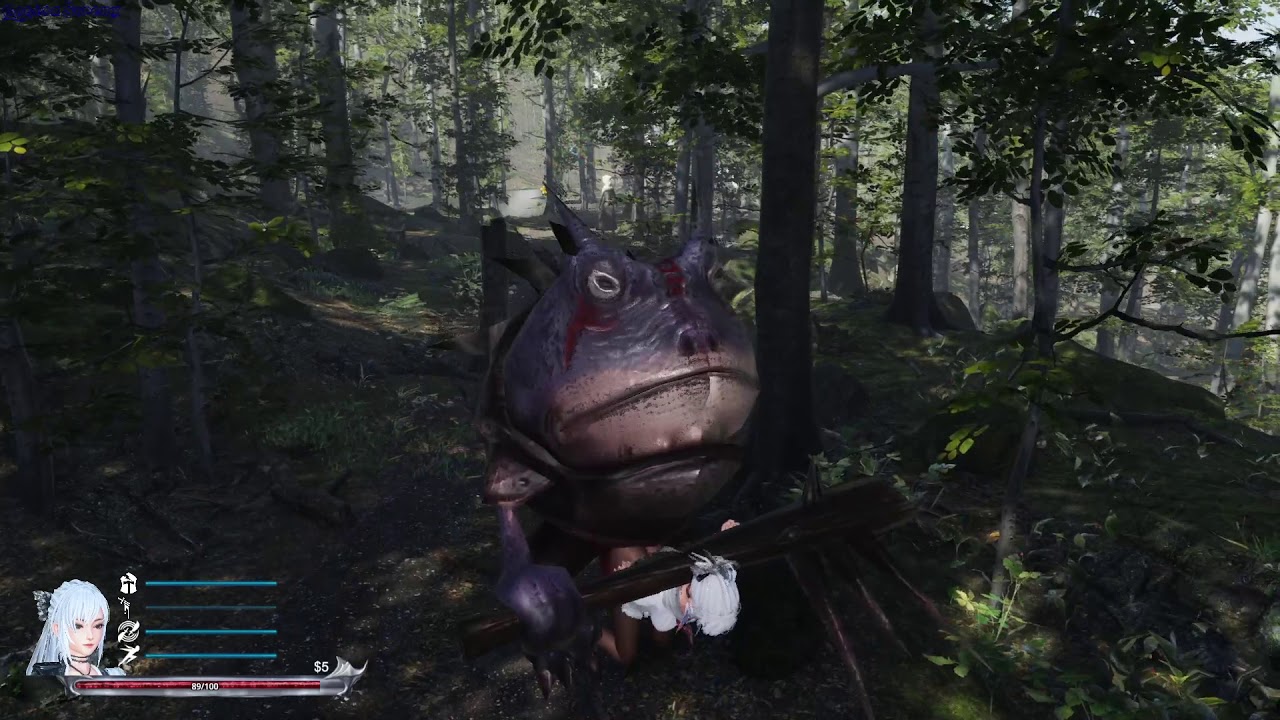The image size is (1280, 720).
Task: Click the sword weapon icon
Action: [x=128, y=607]
